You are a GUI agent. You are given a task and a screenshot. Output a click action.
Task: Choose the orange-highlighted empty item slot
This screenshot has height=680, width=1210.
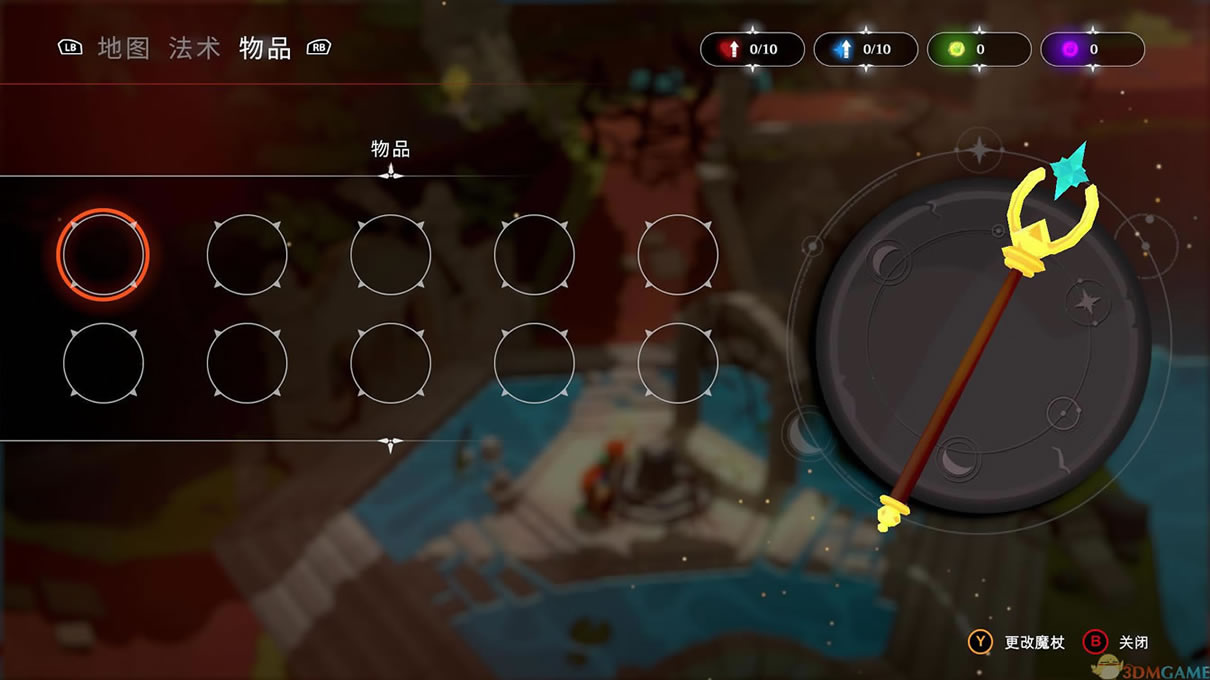pos(103,255)
